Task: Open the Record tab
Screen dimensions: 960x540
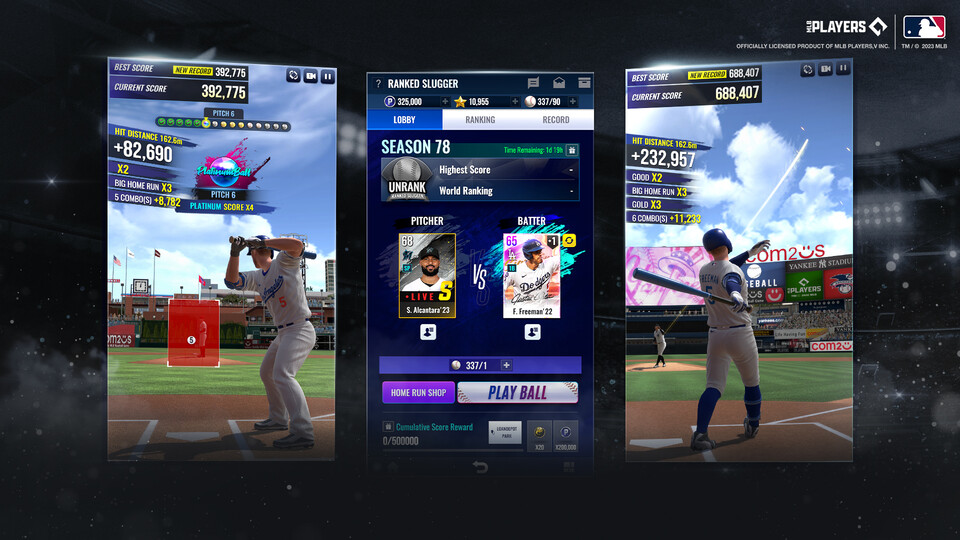Action: (x=555, y=120)
